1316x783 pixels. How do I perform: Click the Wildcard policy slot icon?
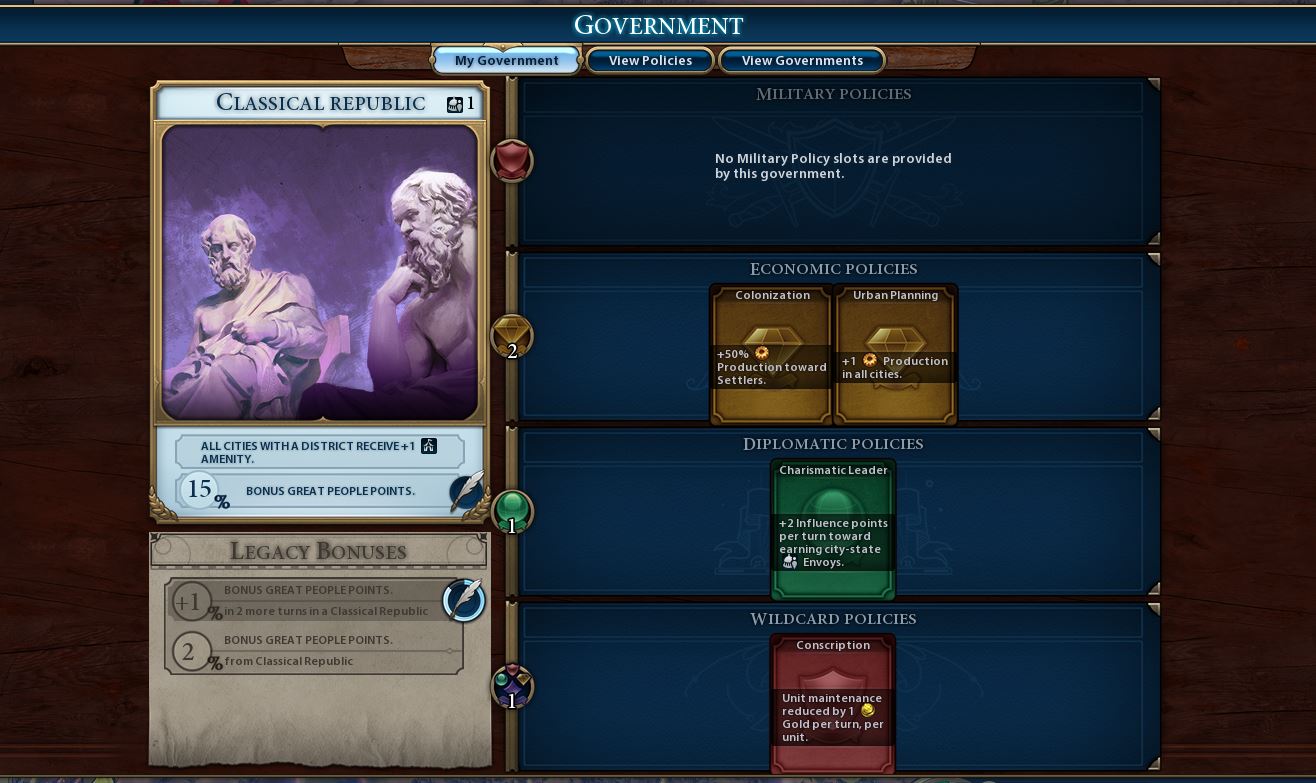tap(512, 687)
